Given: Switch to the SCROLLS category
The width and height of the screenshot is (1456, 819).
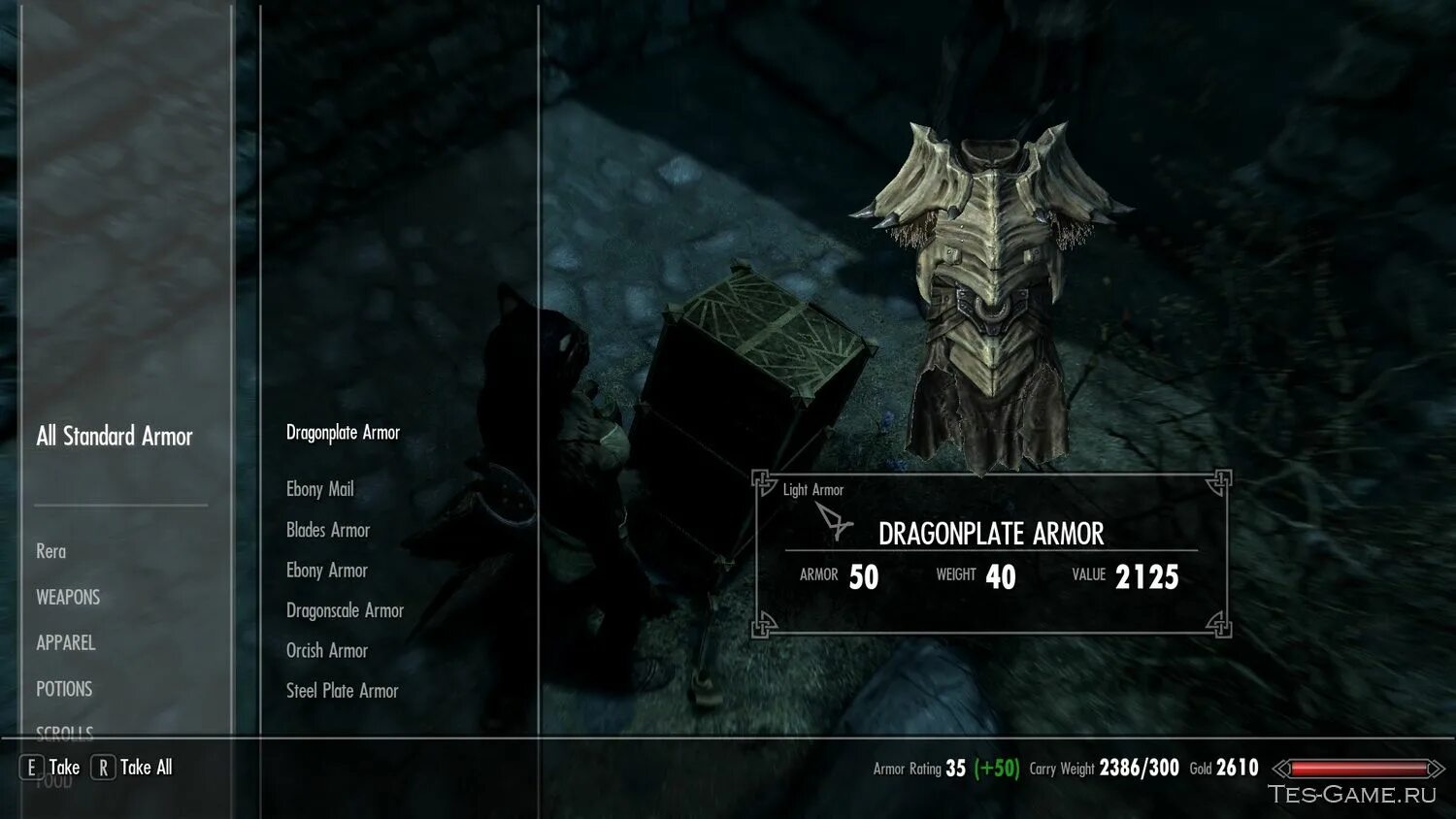Looking at the screenshot, I should tap(64, 732).
